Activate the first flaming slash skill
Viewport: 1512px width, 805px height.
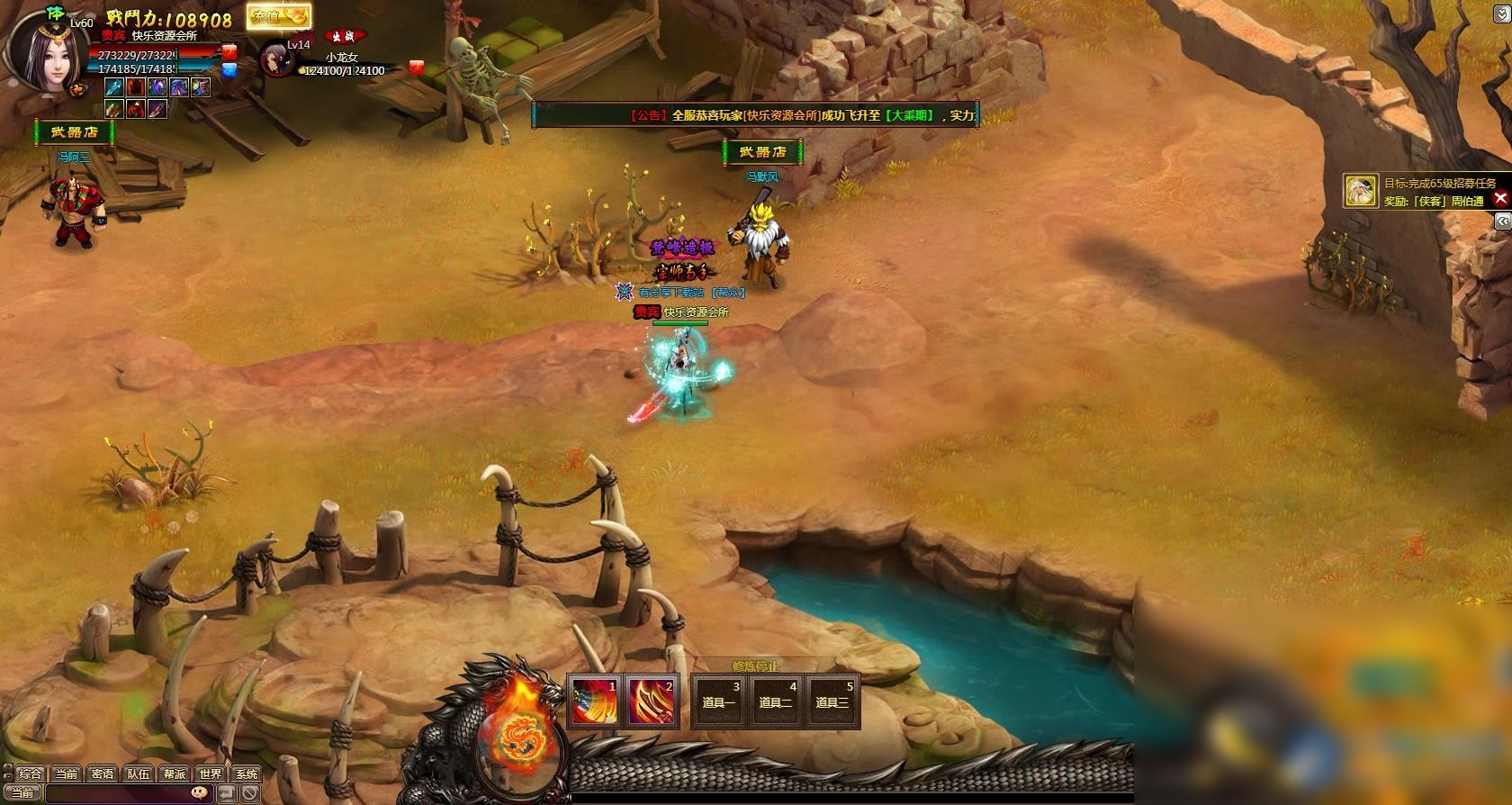click(x=595, y=701)
